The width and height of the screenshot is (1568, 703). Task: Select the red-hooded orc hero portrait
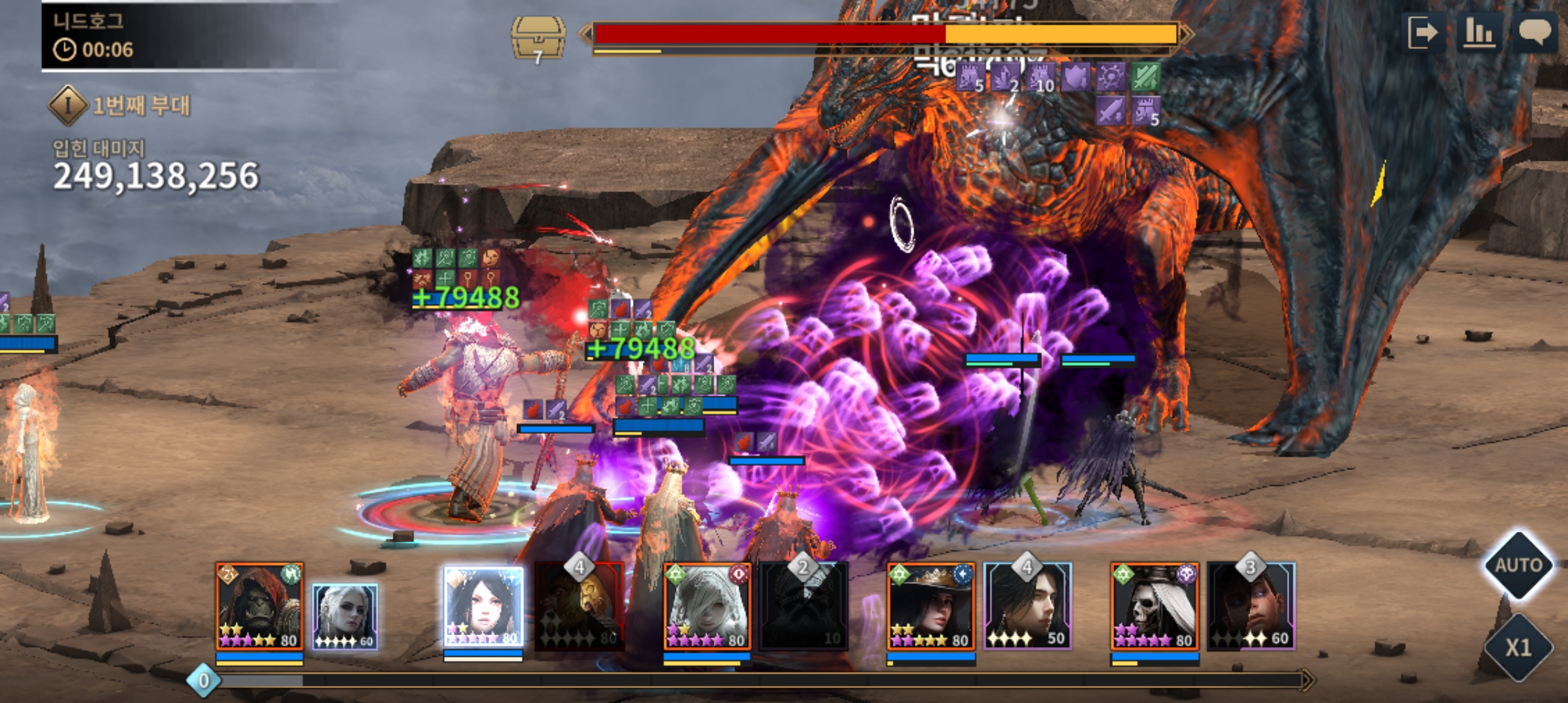pyautogui.click(x=259, y=607)
